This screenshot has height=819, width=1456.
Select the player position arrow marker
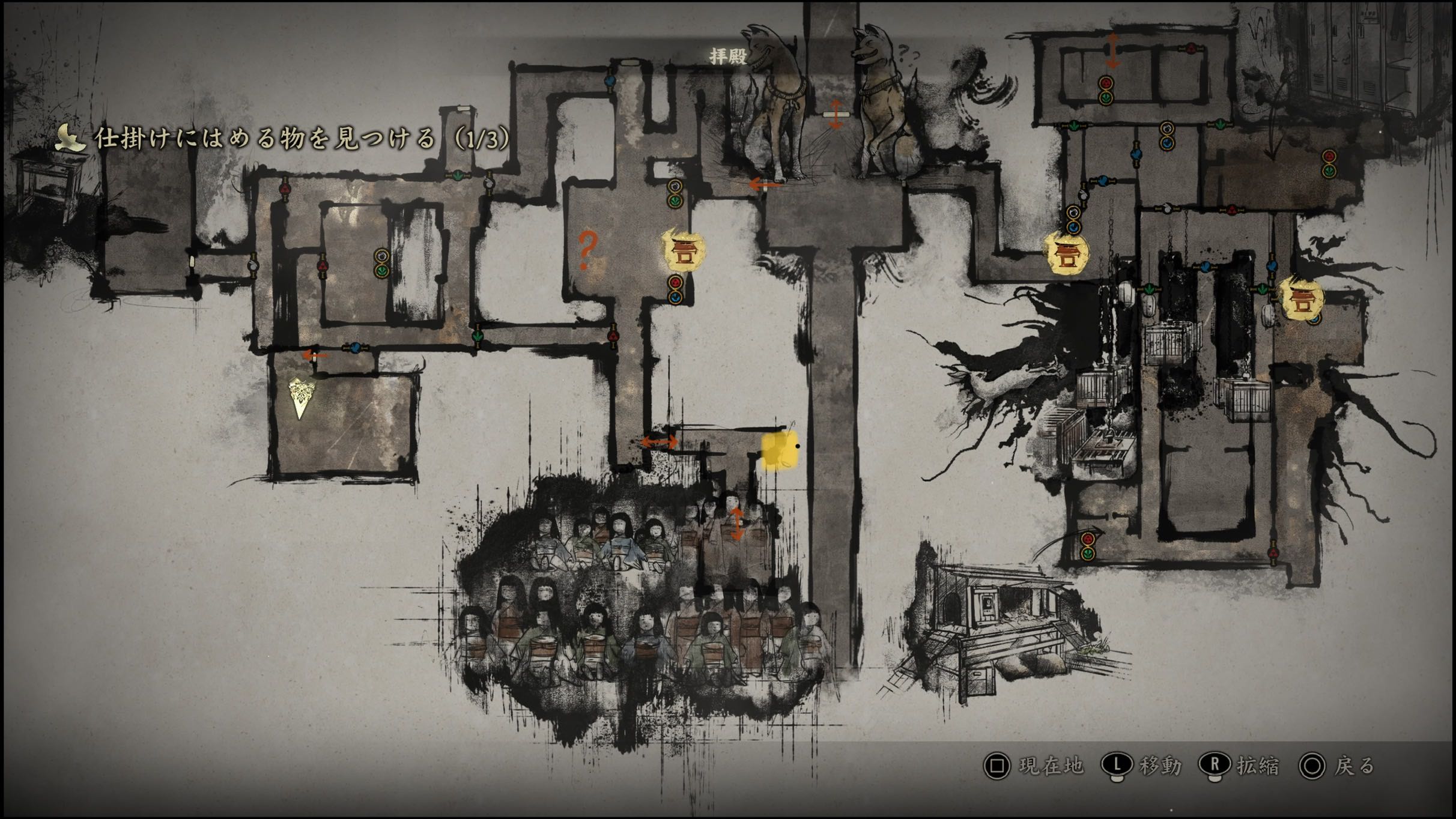coord(300,397)
